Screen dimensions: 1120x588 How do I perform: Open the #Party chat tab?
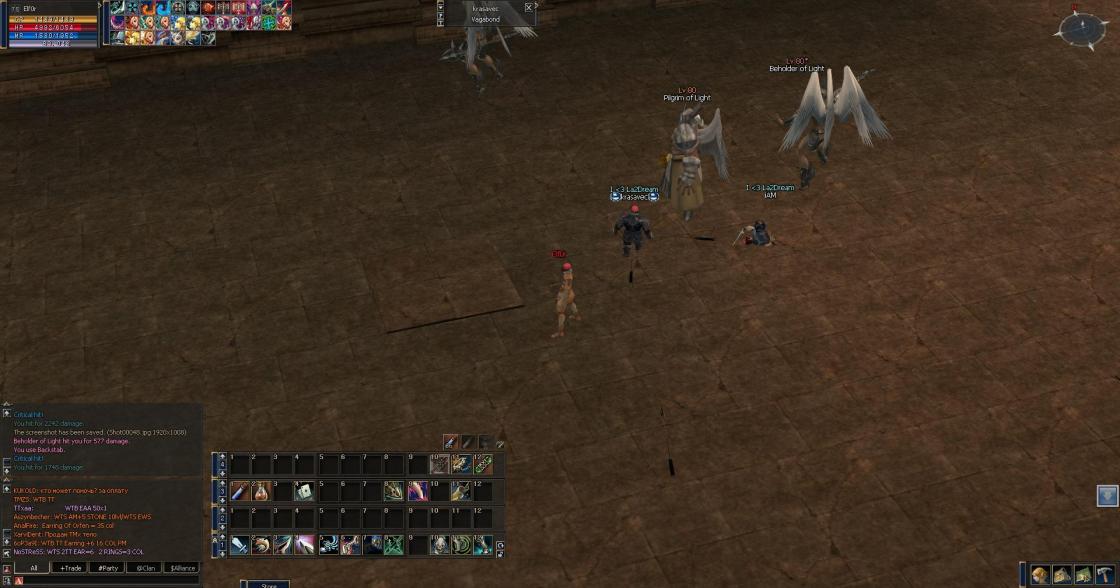(x=107, y=567)
